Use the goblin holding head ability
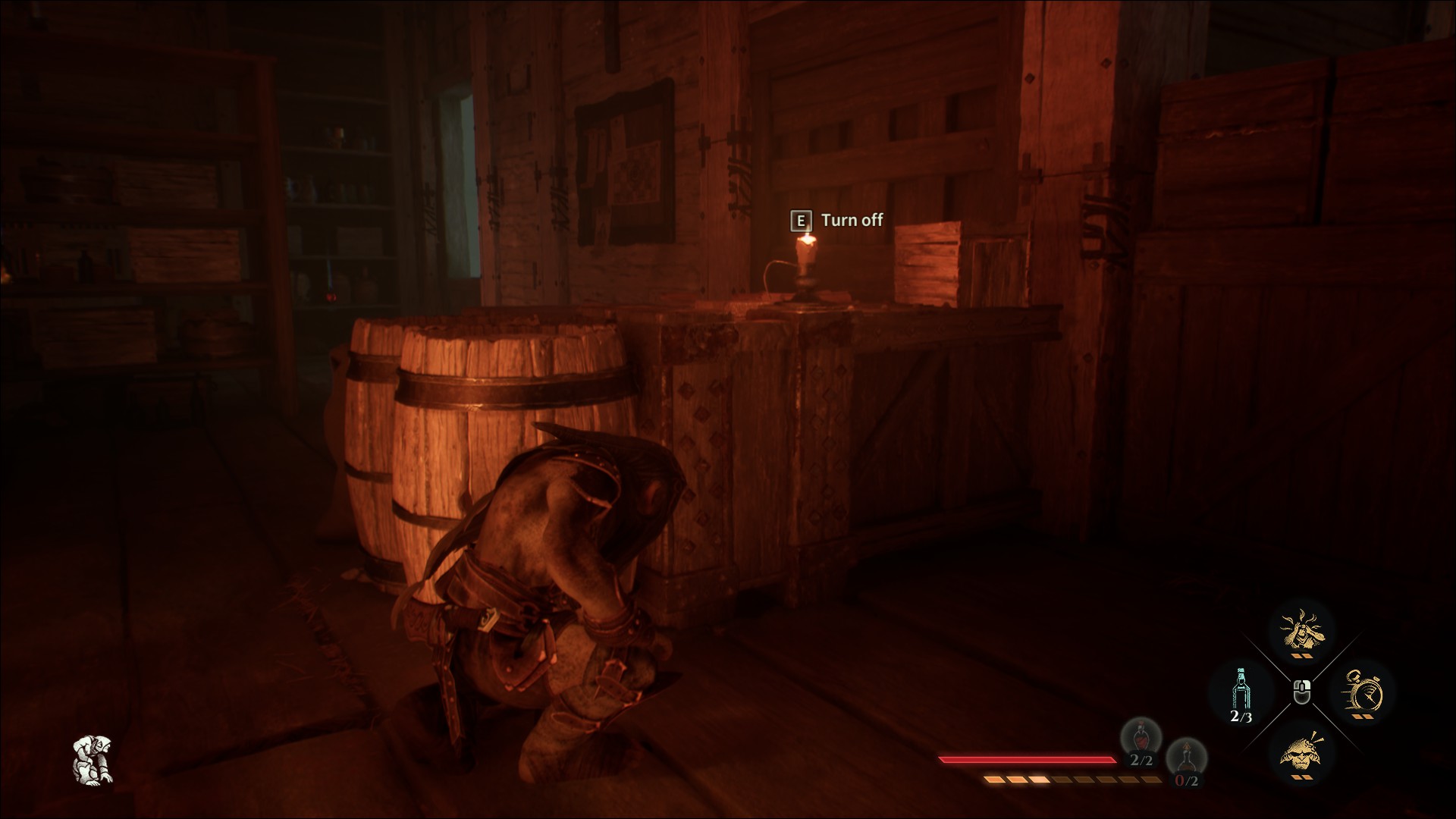 [1301, 631]
